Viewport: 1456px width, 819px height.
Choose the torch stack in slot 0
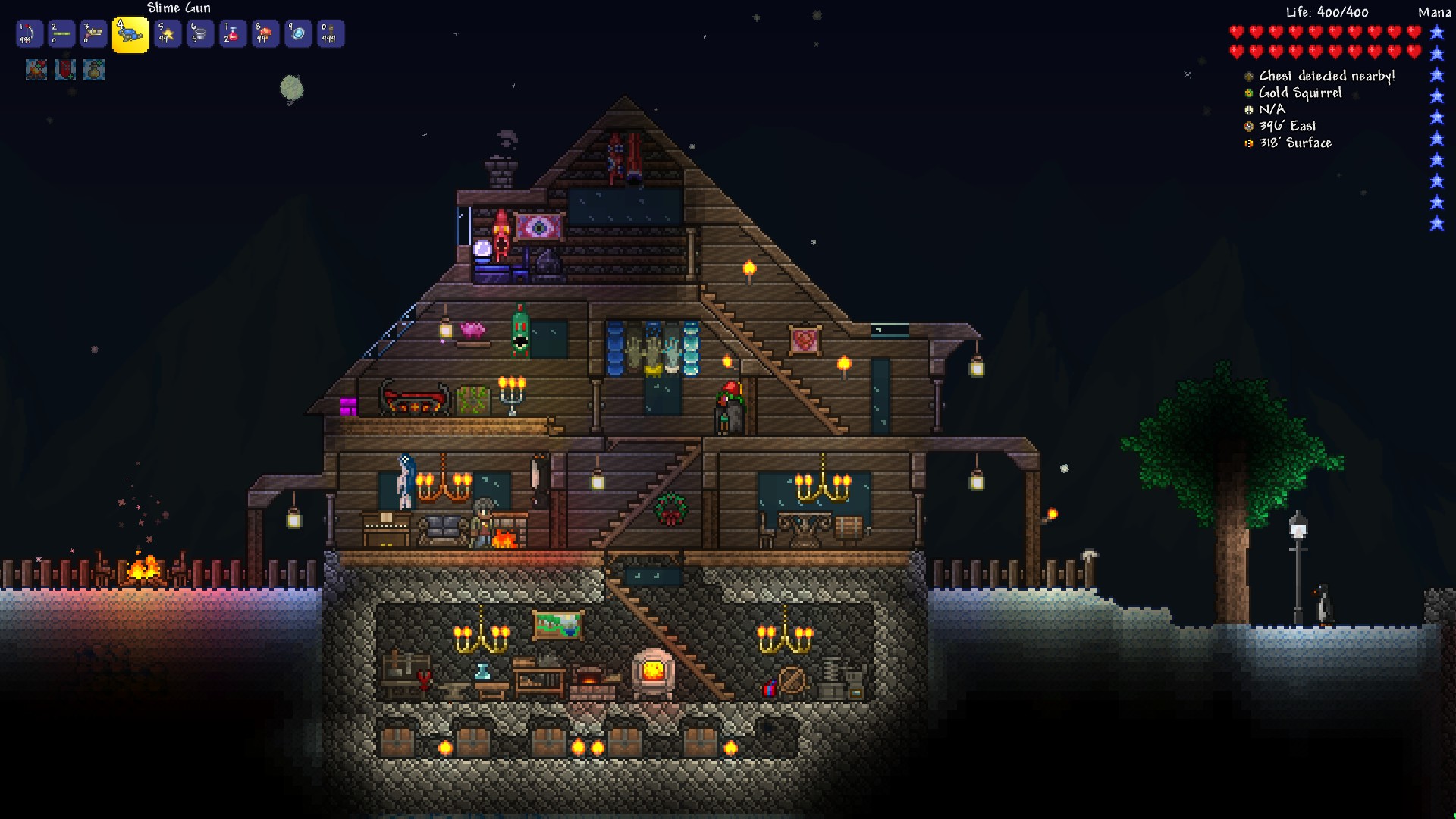click(330, 34)
